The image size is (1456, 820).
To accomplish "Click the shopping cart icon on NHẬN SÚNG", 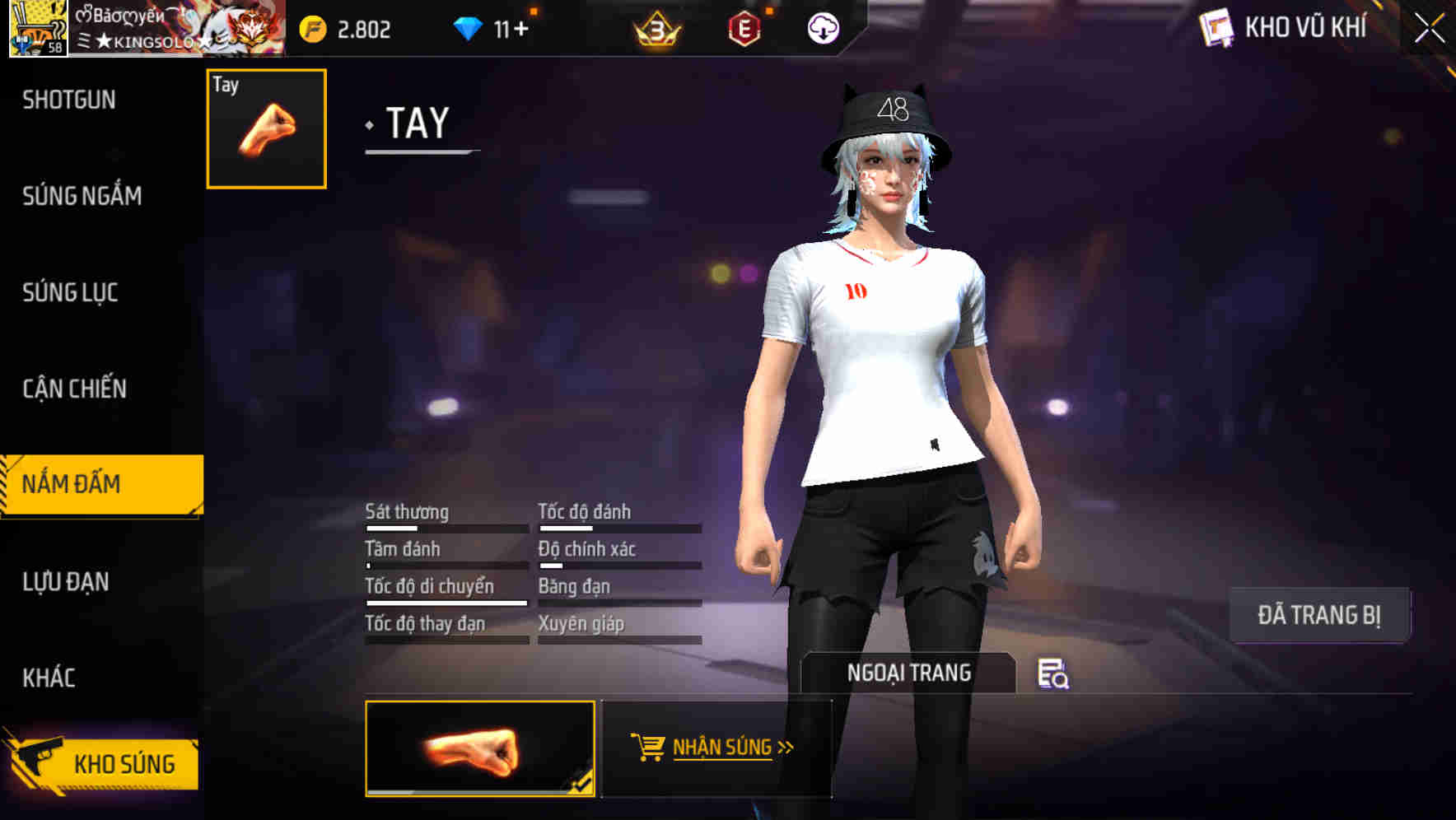I will (647, 748).
